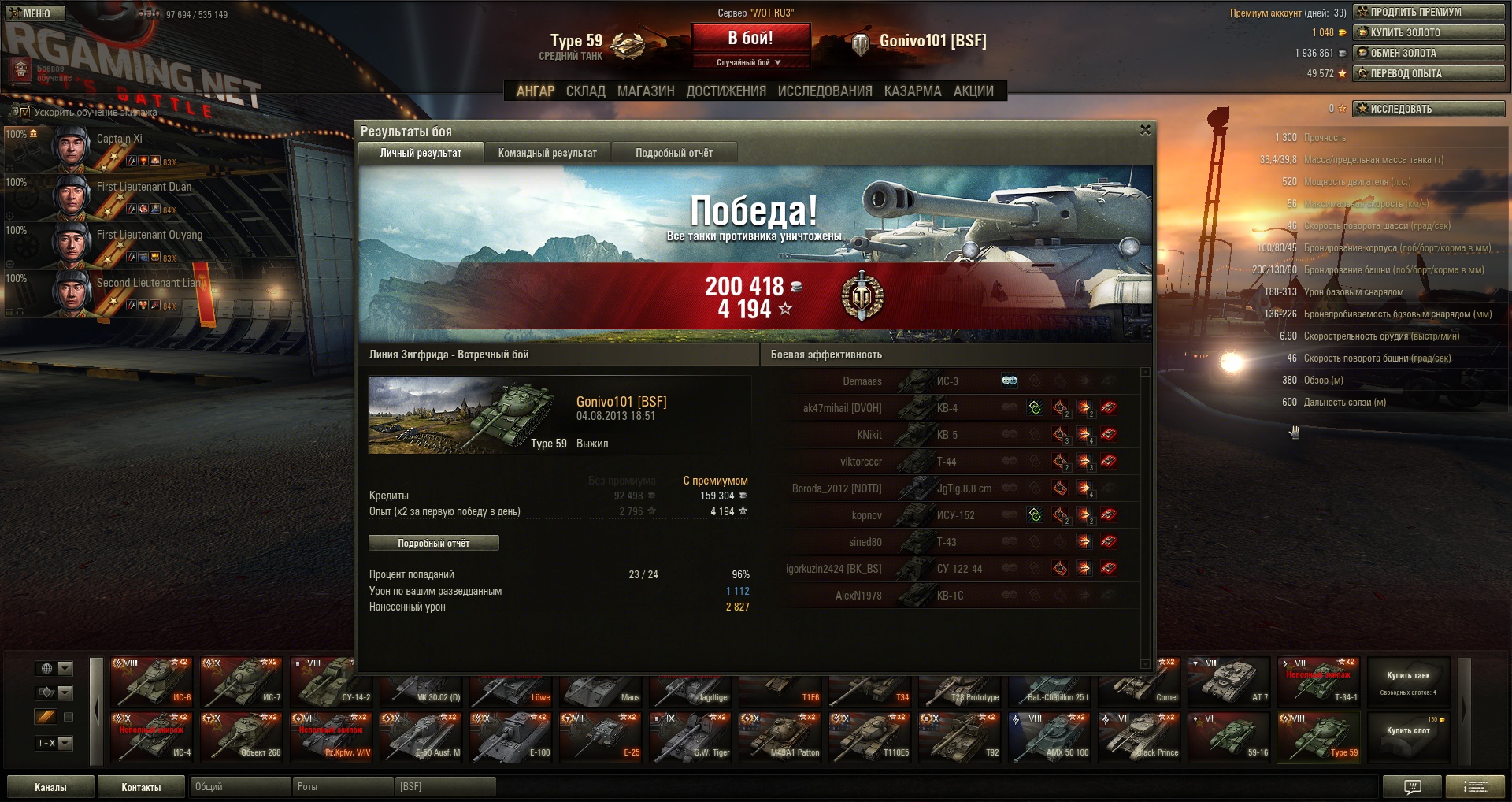Switch to Командный результат tab
The image size is (1512, 802).
pos(547,153)
